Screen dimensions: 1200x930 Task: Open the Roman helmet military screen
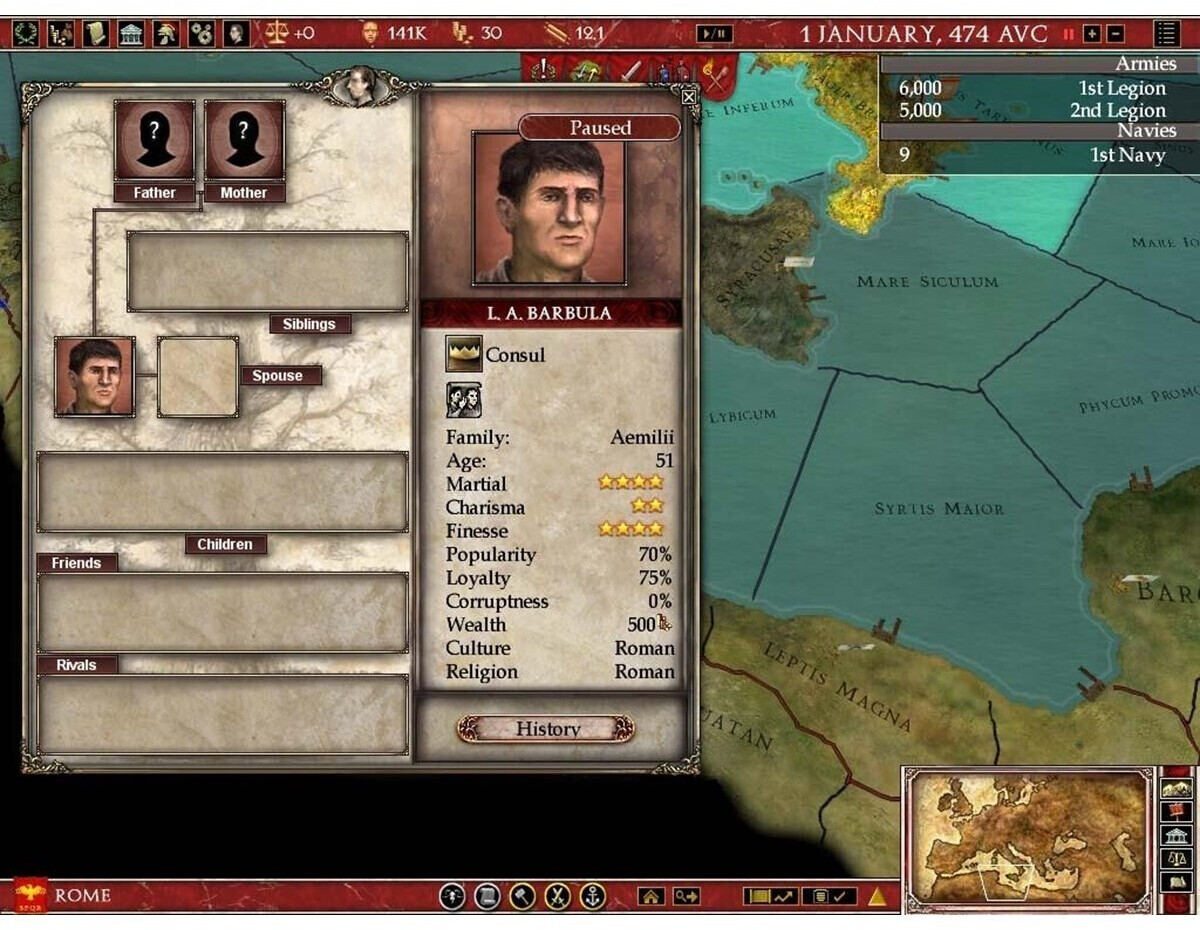(166, 33)
